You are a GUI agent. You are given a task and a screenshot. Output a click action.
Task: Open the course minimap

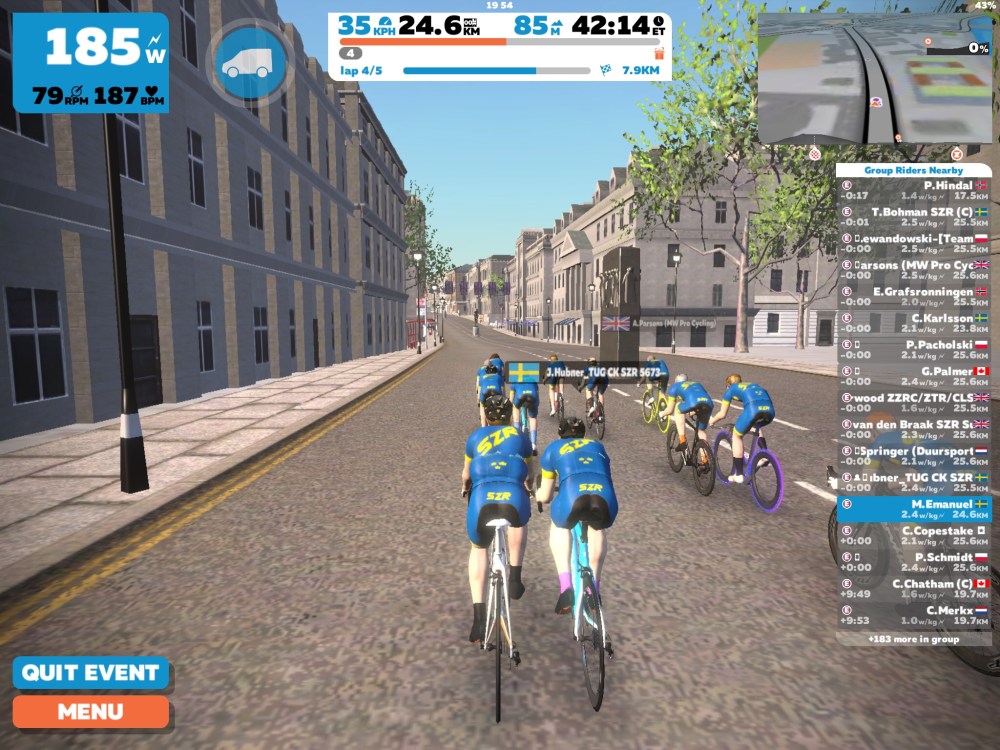pyautogui.click(x=873, y=78)
